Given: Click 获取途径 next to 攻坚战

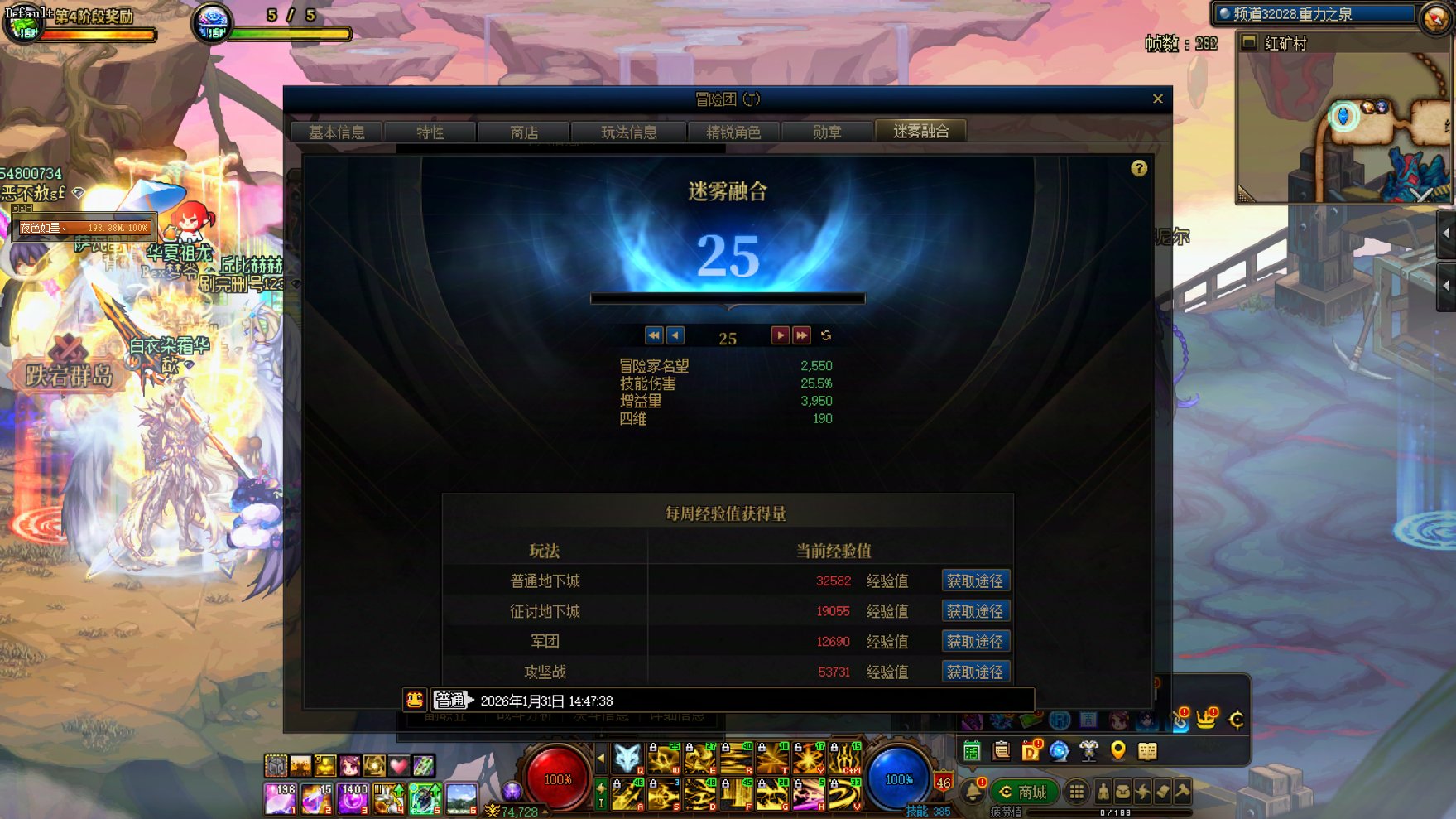Looking at the screenshot, I should (975, 672).
